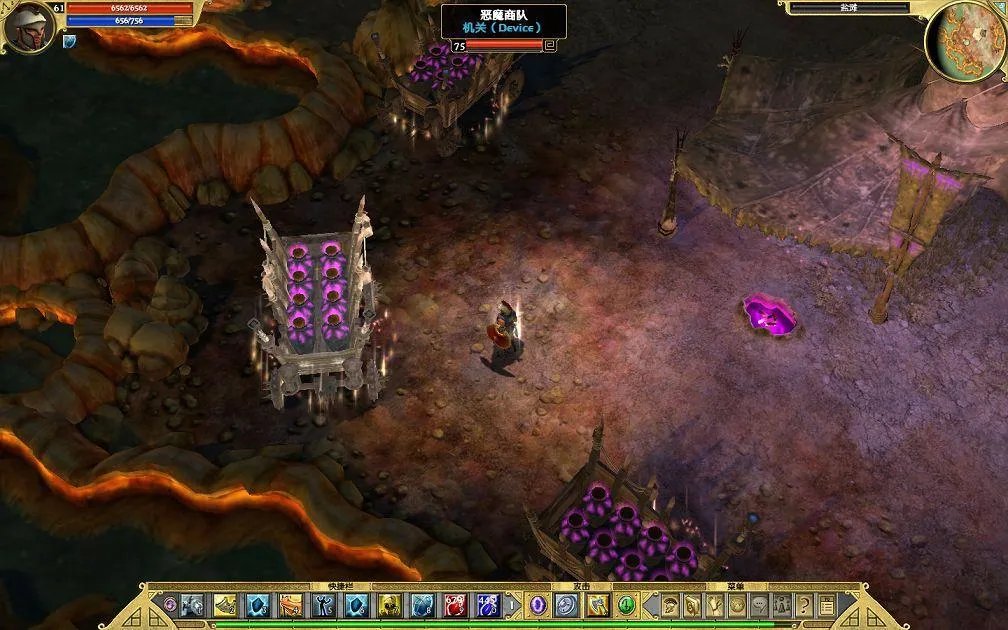Viewport: 1008px width, 630px height.
Task: Click the helmeted character portrait
Action: pyautogui.click(x=27, y=27)
